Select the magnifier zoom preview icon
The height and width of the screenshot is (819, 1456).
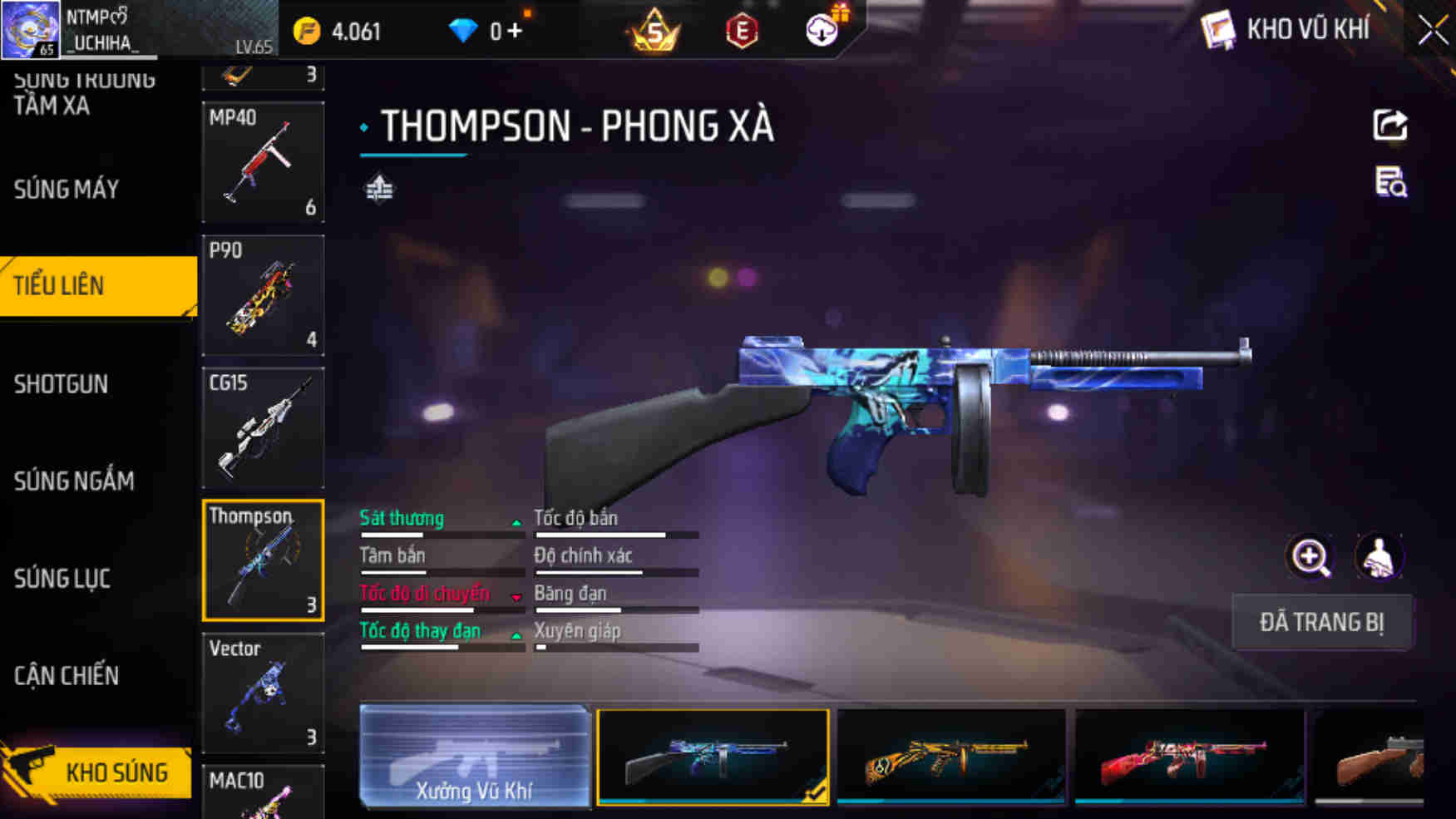tap(1310, 557)
